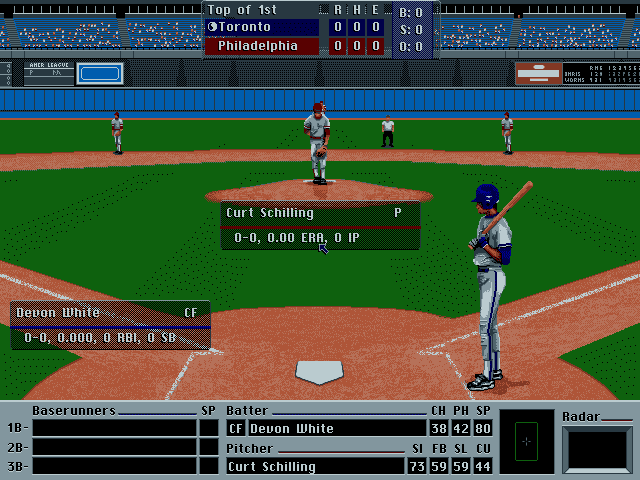Click the Radar display box

(597, 449)
